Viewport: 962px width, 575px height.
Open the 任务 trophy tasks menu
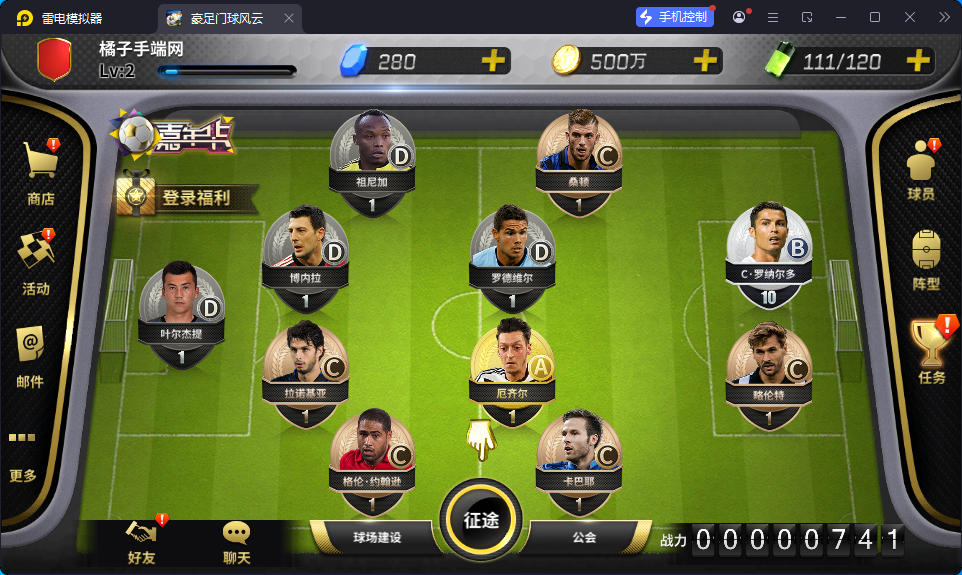931,350
